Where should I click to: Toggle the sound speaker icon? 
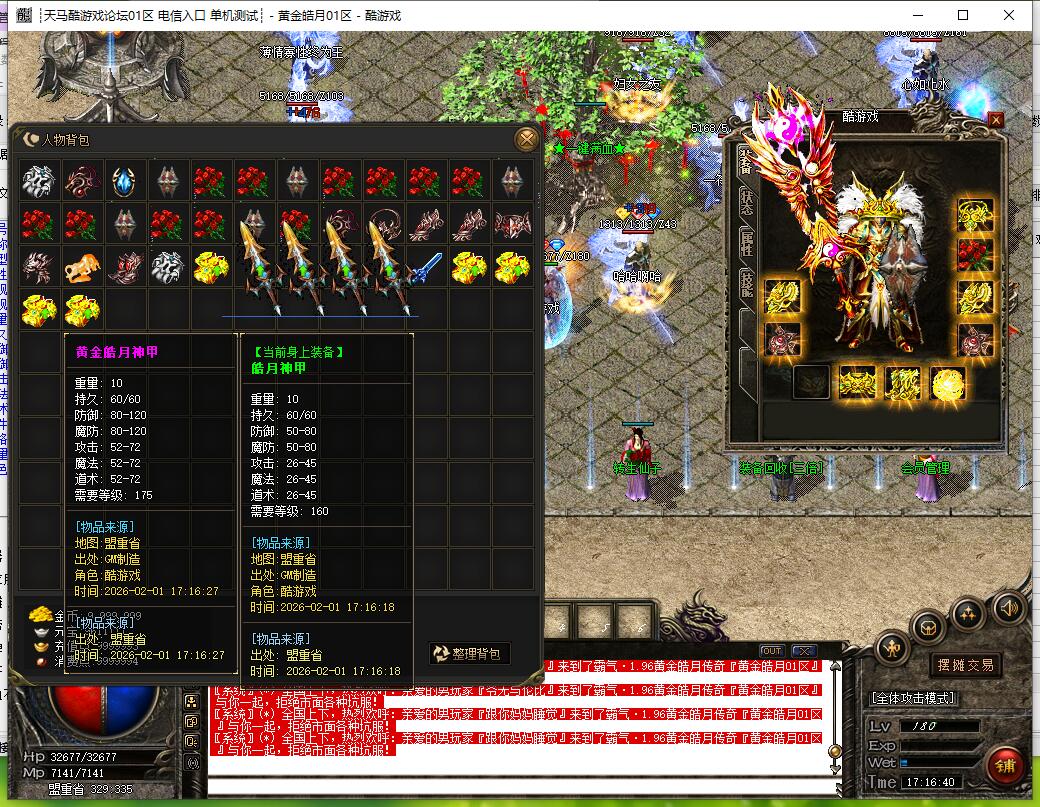(x=1008, y=607)
